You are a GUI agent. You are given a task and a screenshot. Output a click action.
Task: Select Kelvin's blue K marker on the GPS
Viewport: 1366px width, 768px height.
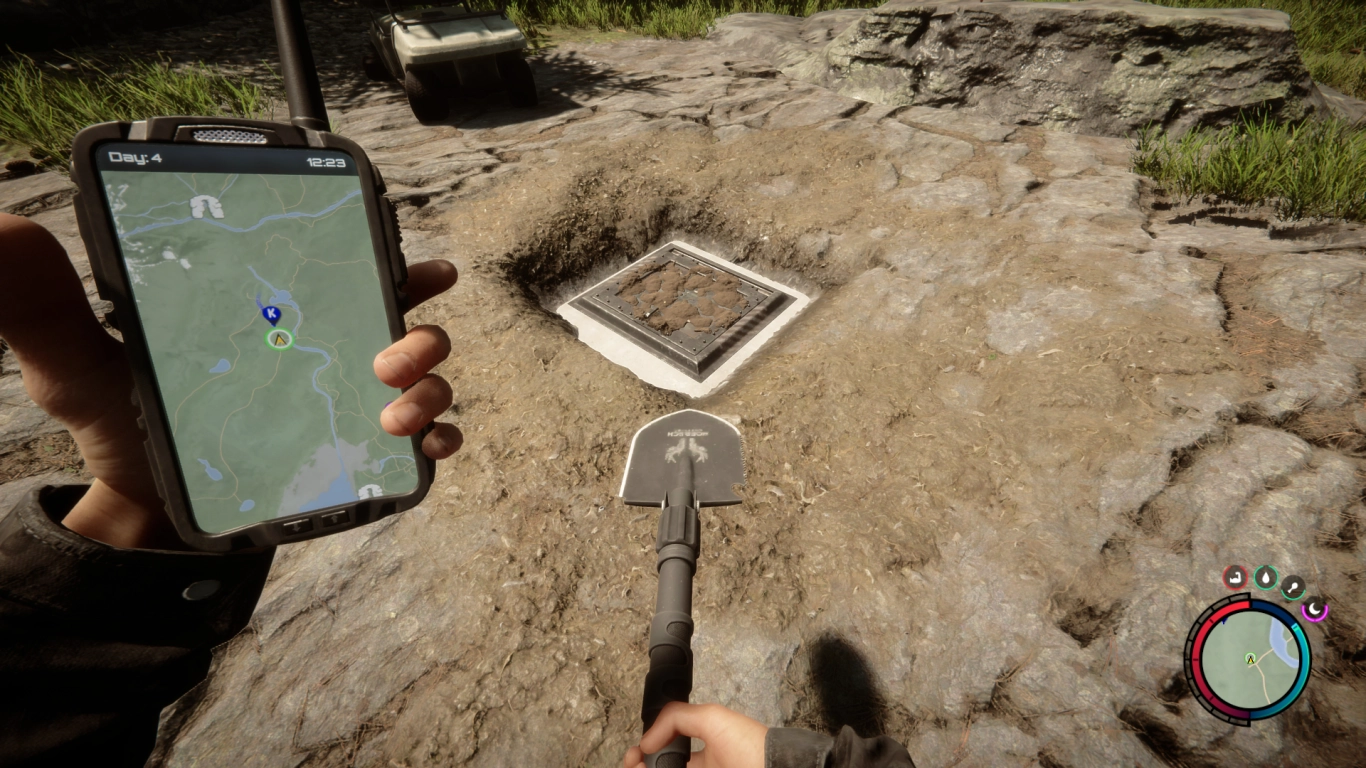click(x=271, y=313)
